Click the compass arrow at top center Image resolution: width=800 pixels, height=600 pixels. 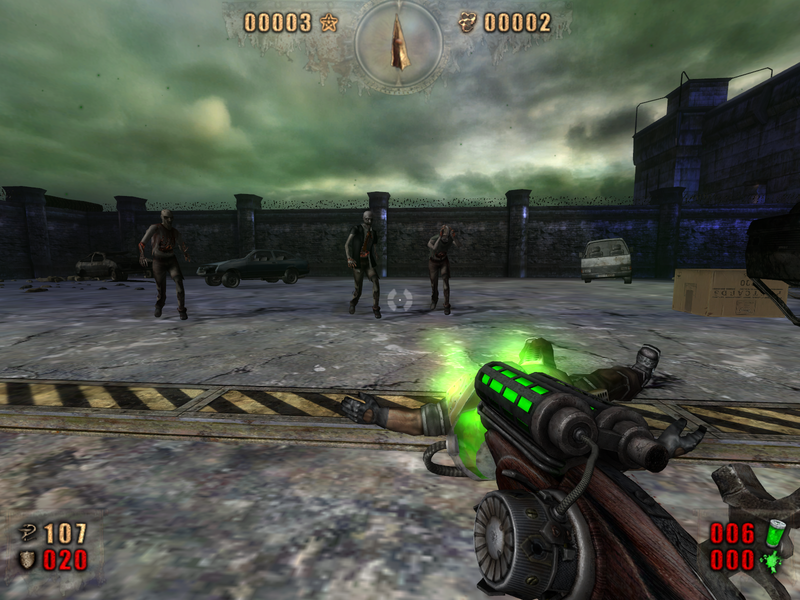pyautogui.click(x=400, y=43)
